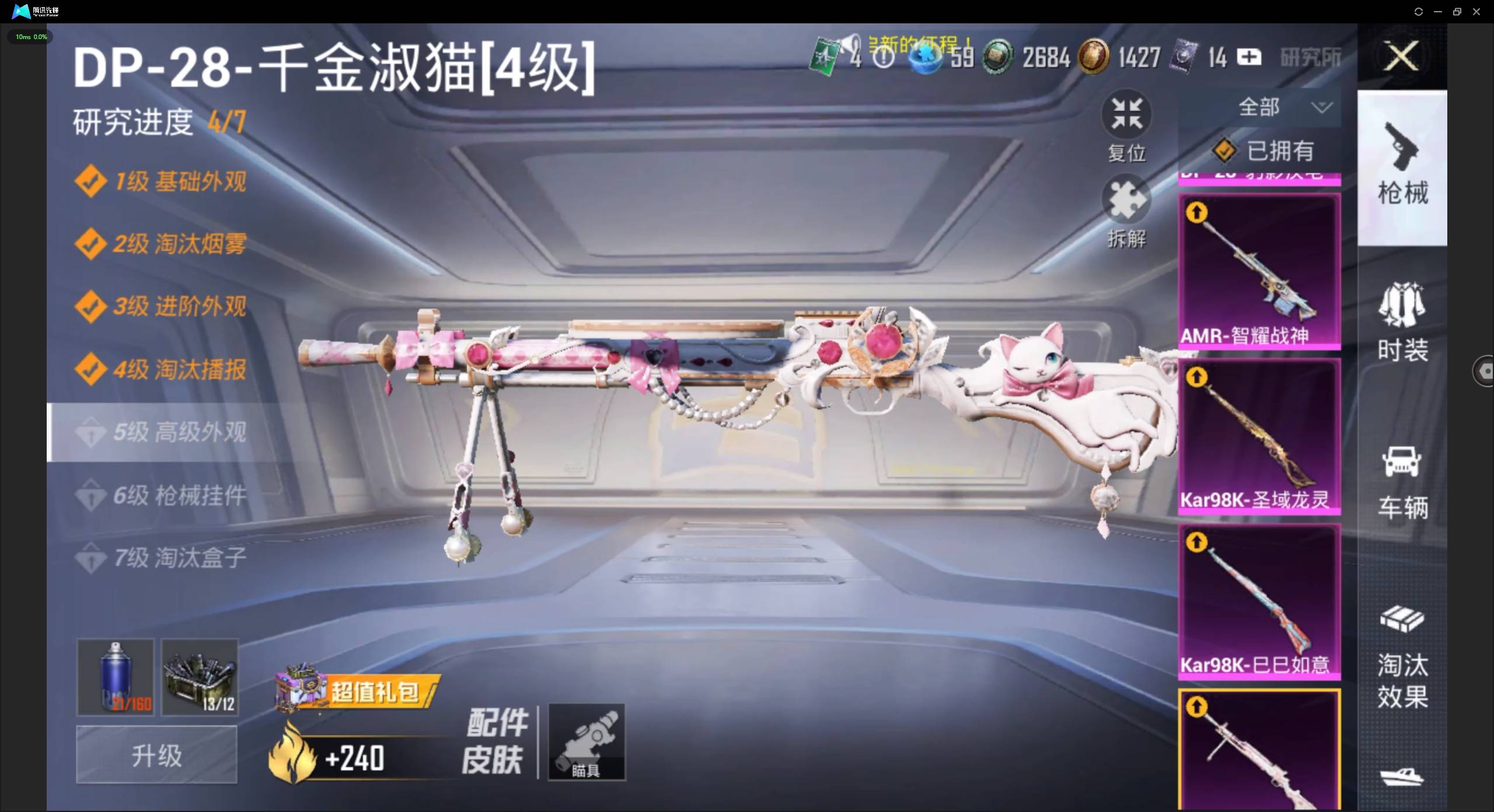Click the material crate 13/12 icon
Image resolution: width=1494 pixels, height=812 pixels.
(x=199, y=677)
